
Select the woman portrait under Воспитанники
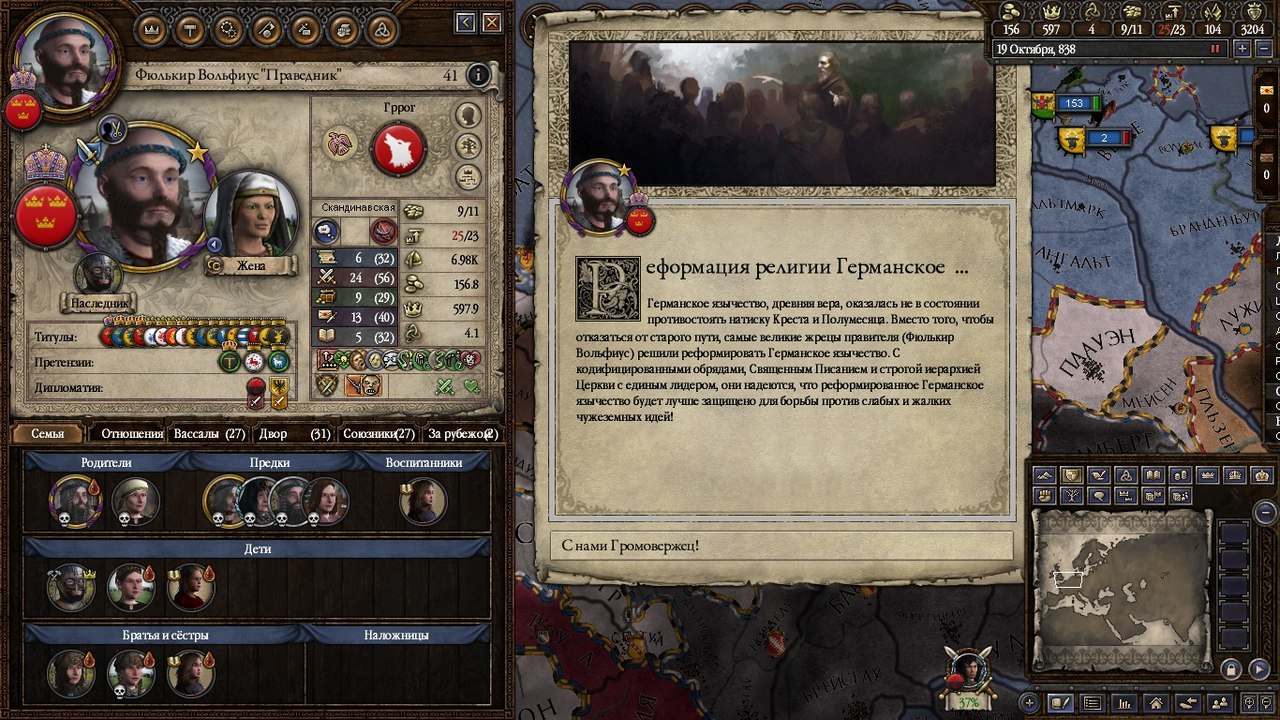[x=422, y=501]
